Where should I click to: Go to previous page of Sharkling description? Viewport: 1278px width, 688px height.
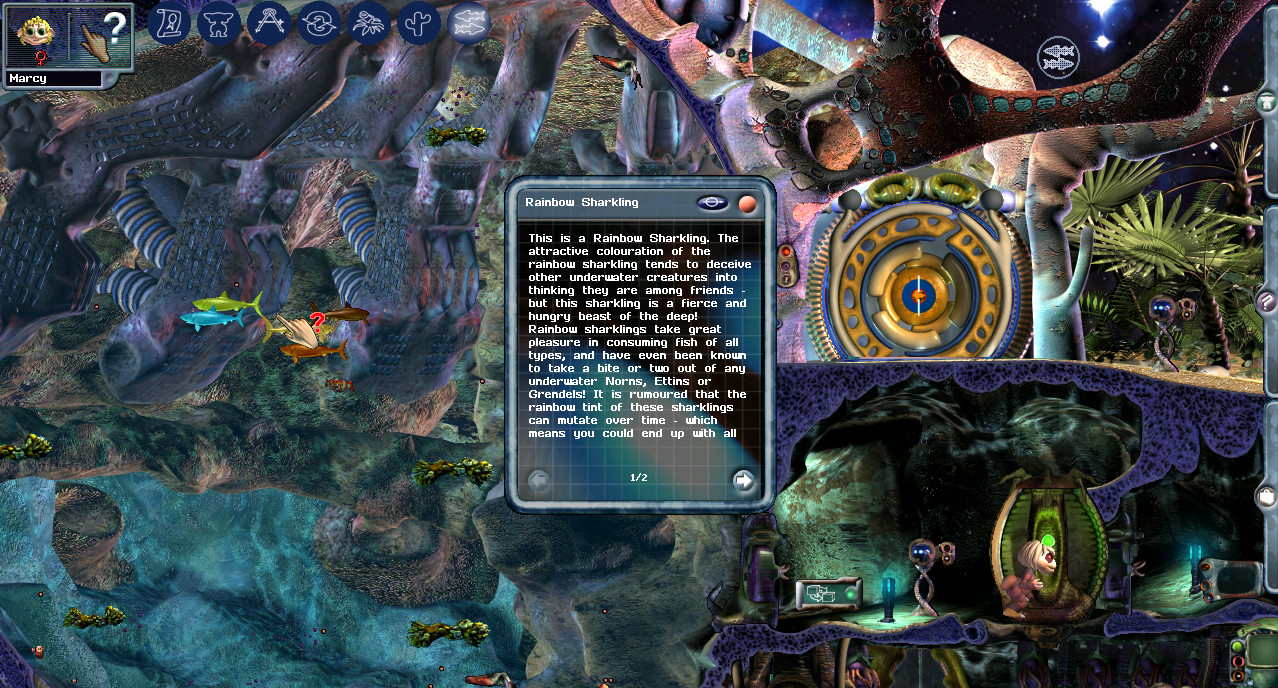point(538,480)
